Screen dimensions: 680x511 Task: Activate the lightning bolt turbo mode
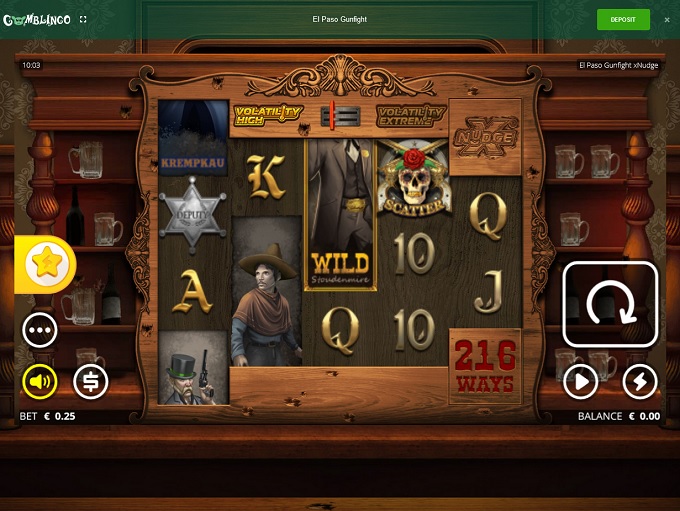coord(639,380)
